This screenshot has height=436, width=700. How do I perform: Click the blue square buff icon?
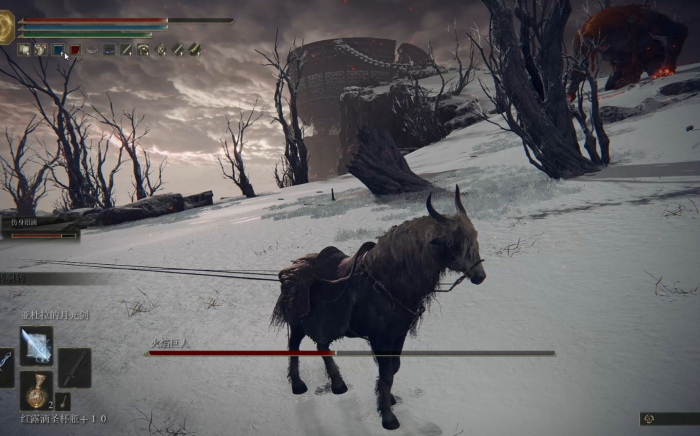pyautogui.click(x=58, y=49)
